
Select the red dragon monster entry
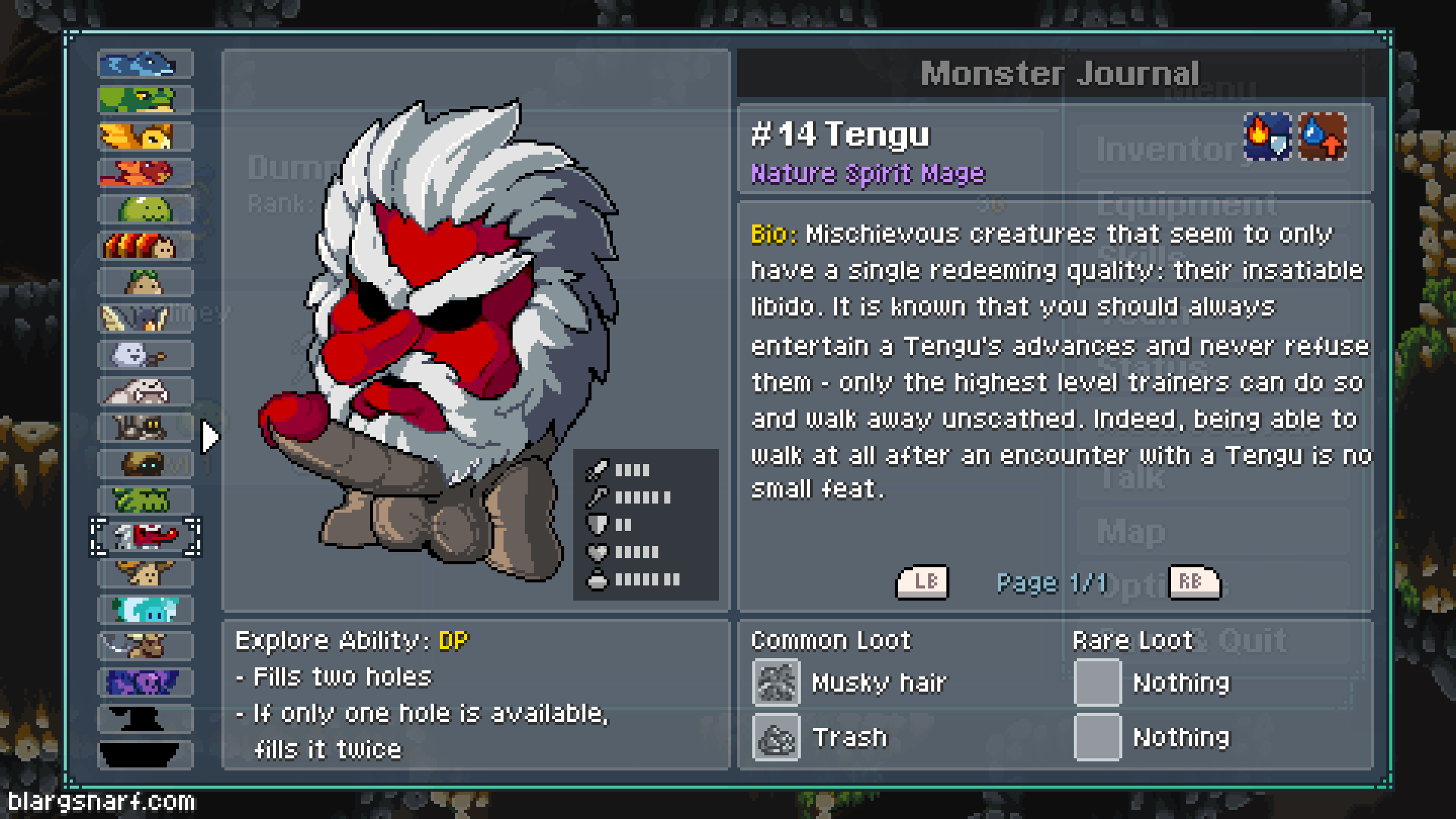point(145,173)
